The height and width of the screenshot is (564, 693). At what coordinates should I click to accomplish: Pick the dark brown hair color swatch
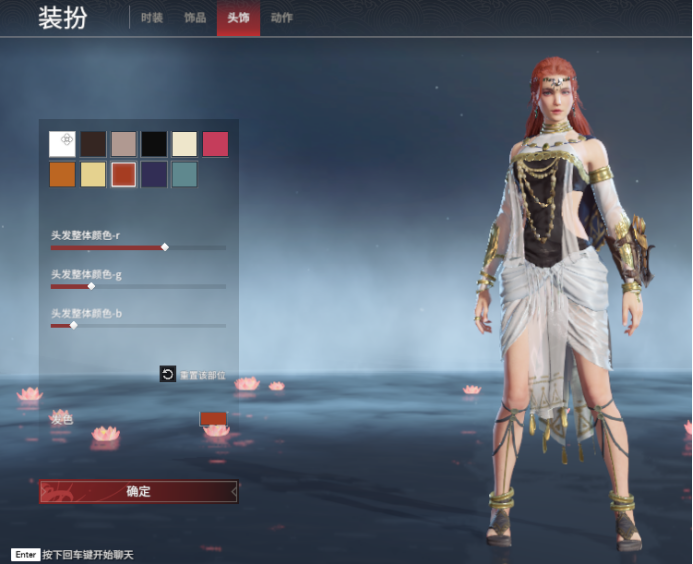pyautogui.click(x=93, y=144)
